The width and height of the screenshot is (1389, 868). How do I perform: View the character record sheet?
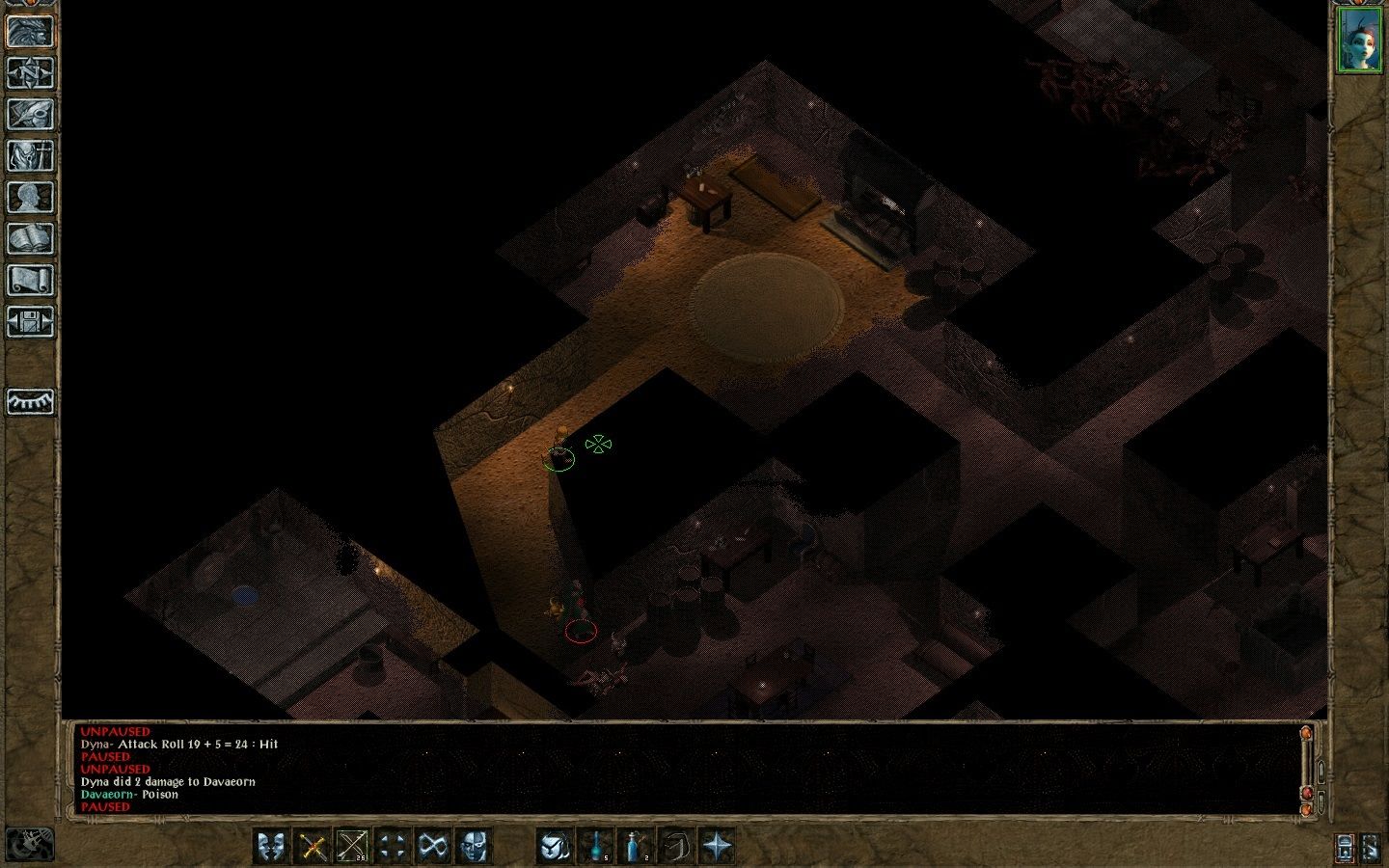pyautogui.click(x=32, y=192)
